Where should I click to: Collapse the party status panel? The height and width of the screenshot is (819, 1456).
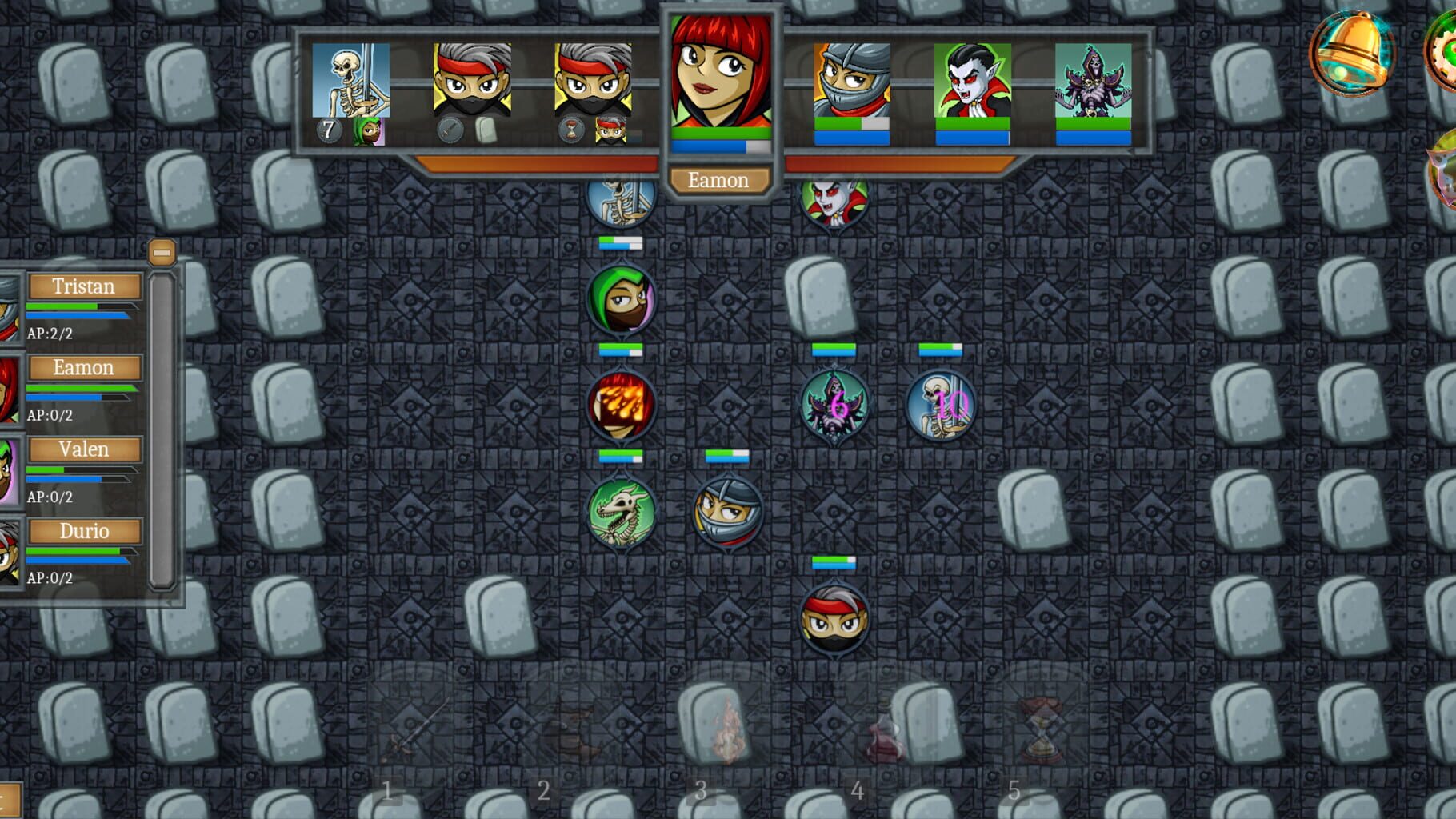click(163, 250)
